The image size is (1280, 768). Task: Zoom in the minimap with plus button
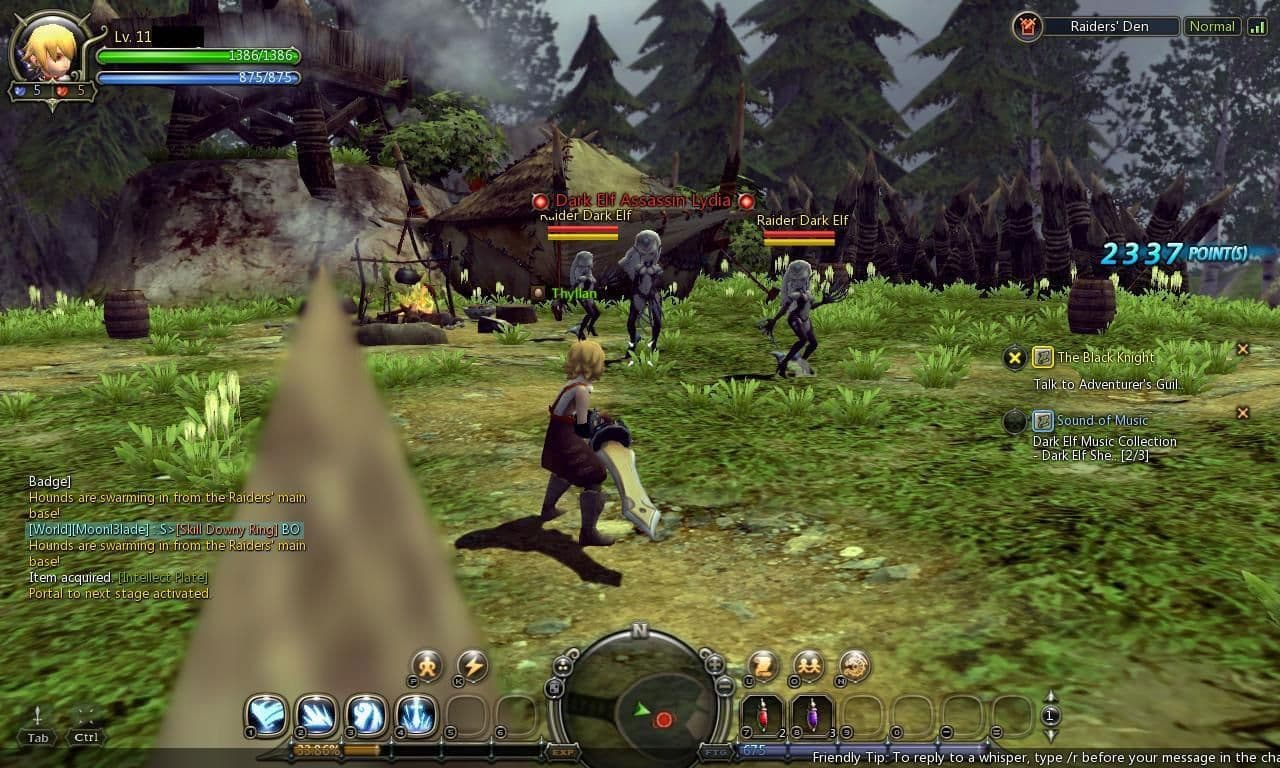pyautogui.click(x=714, y=664)
